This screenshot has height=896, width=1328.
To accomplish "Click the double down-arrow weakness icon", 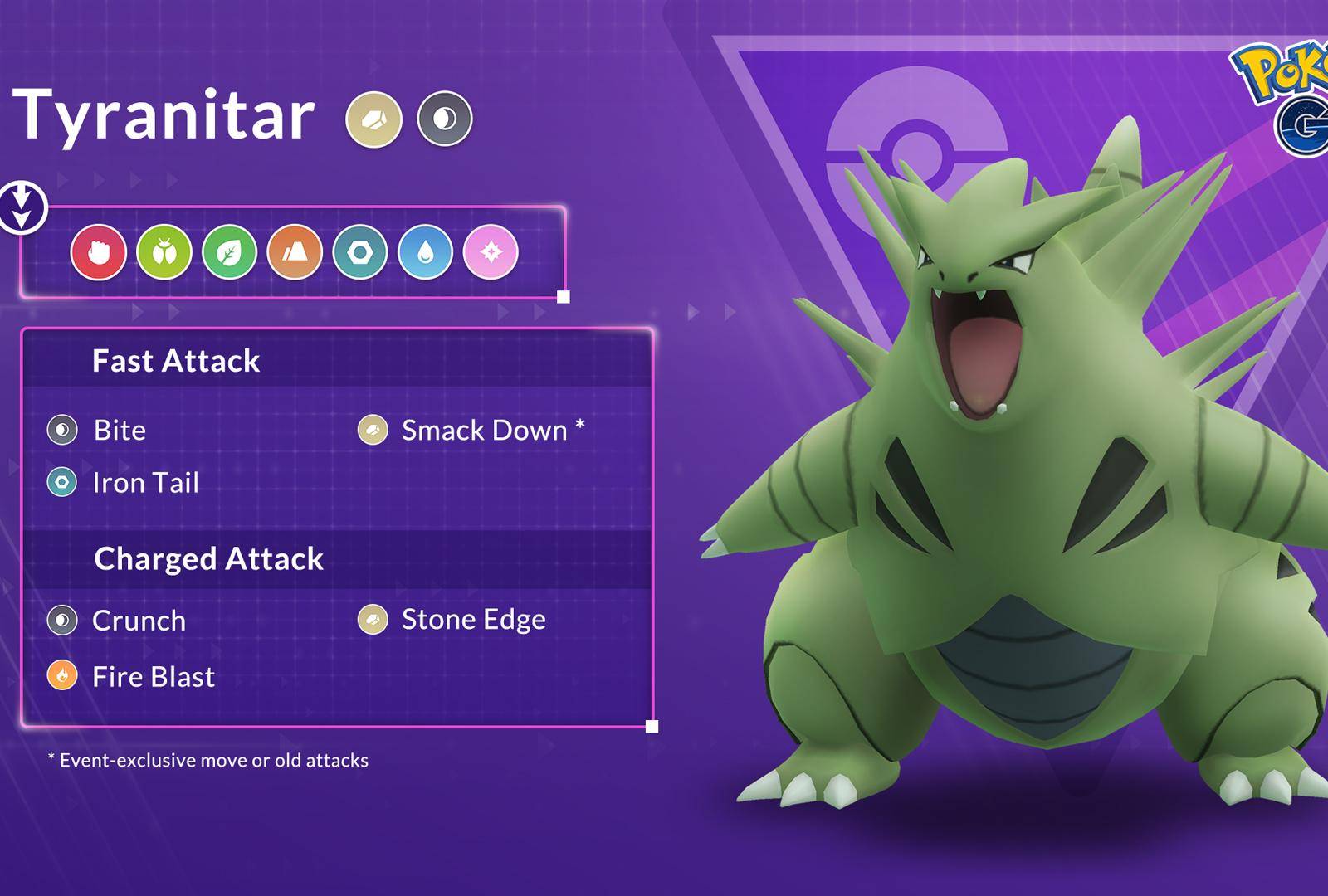I will [22, 207].
